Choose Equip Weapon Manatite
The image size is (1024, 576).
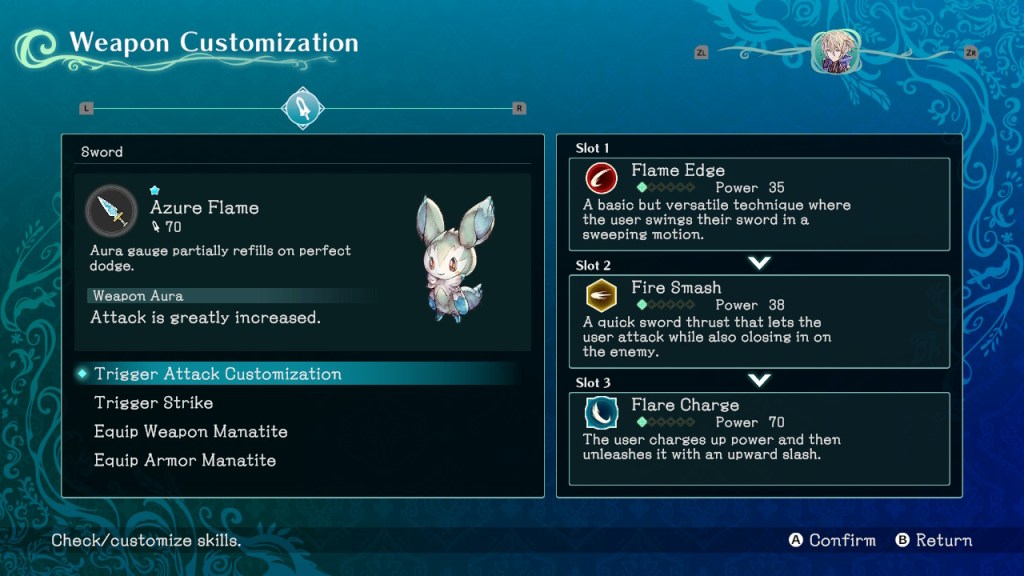coord(191,432)
